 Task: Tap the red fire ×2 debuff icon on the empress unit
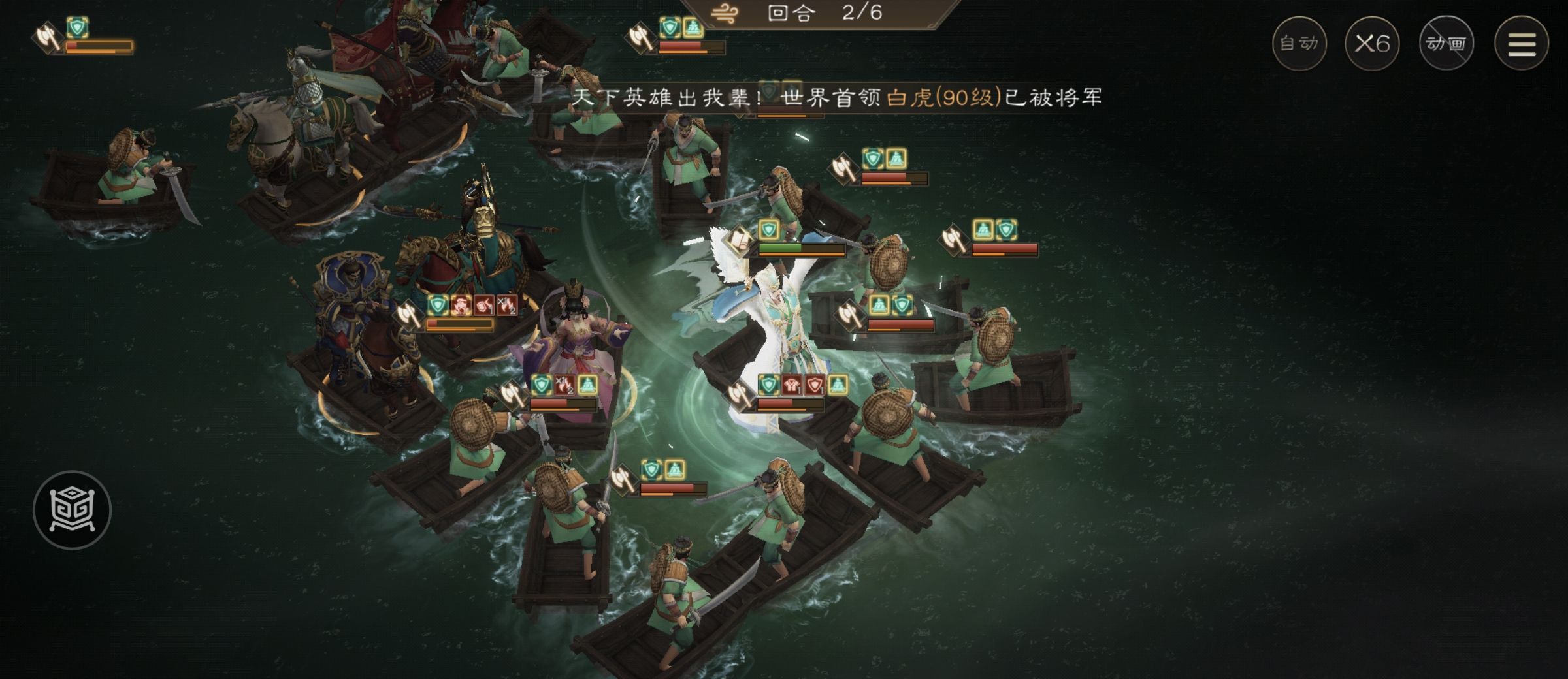pyautogui.click(x=564, y=386)
